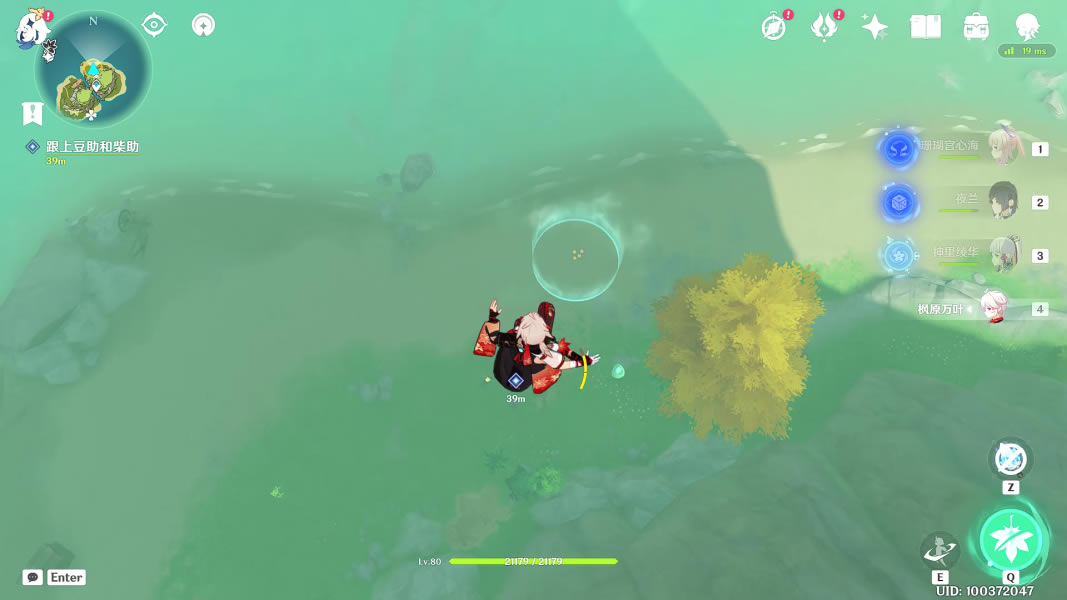The height and width of the screenshot is (600, 1067).
Task: Open the Adventurer Handbook book icon
Action: [x=925, y=27]
